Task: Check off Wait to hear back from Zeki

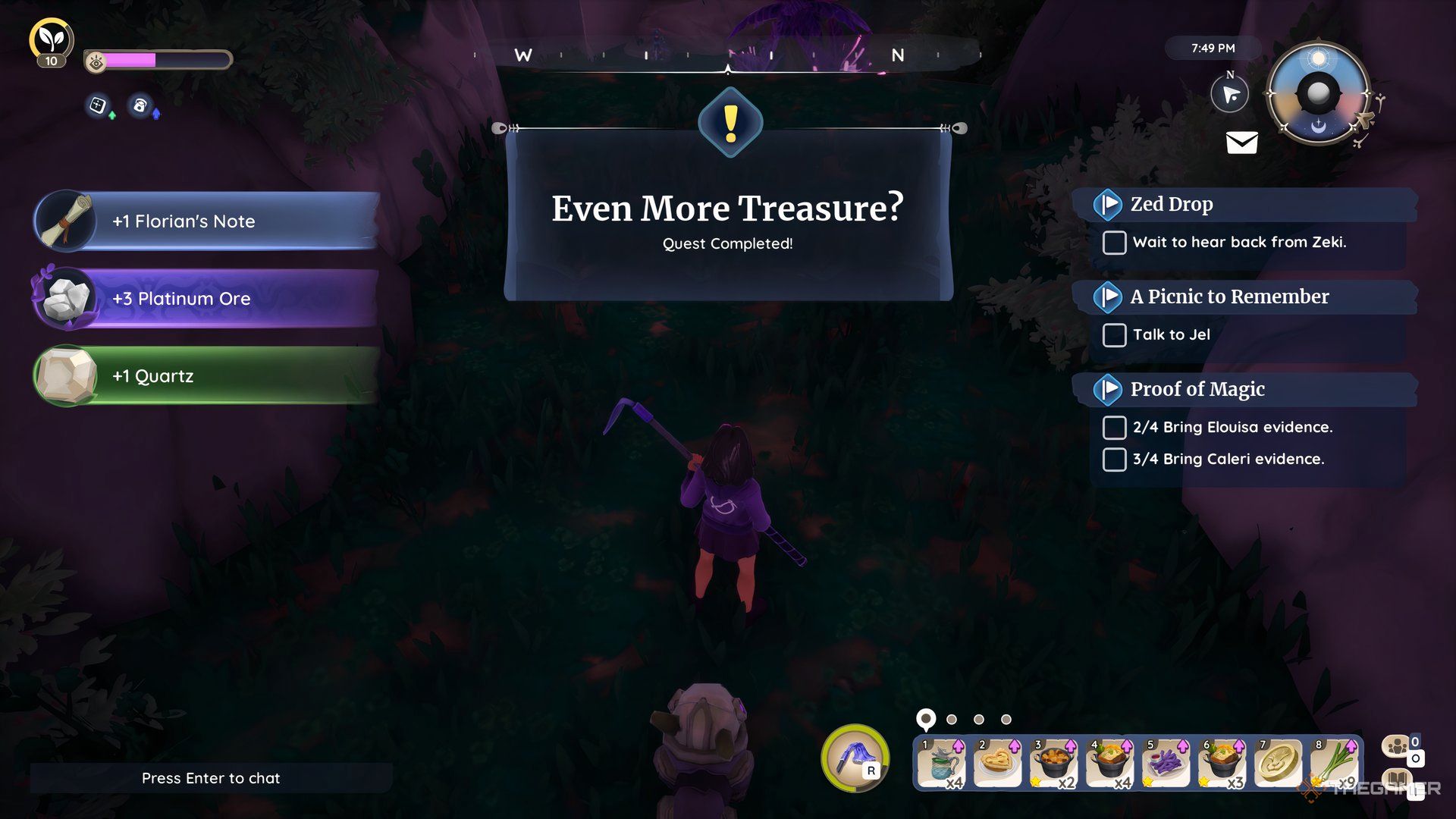Action: [1114, 243]
